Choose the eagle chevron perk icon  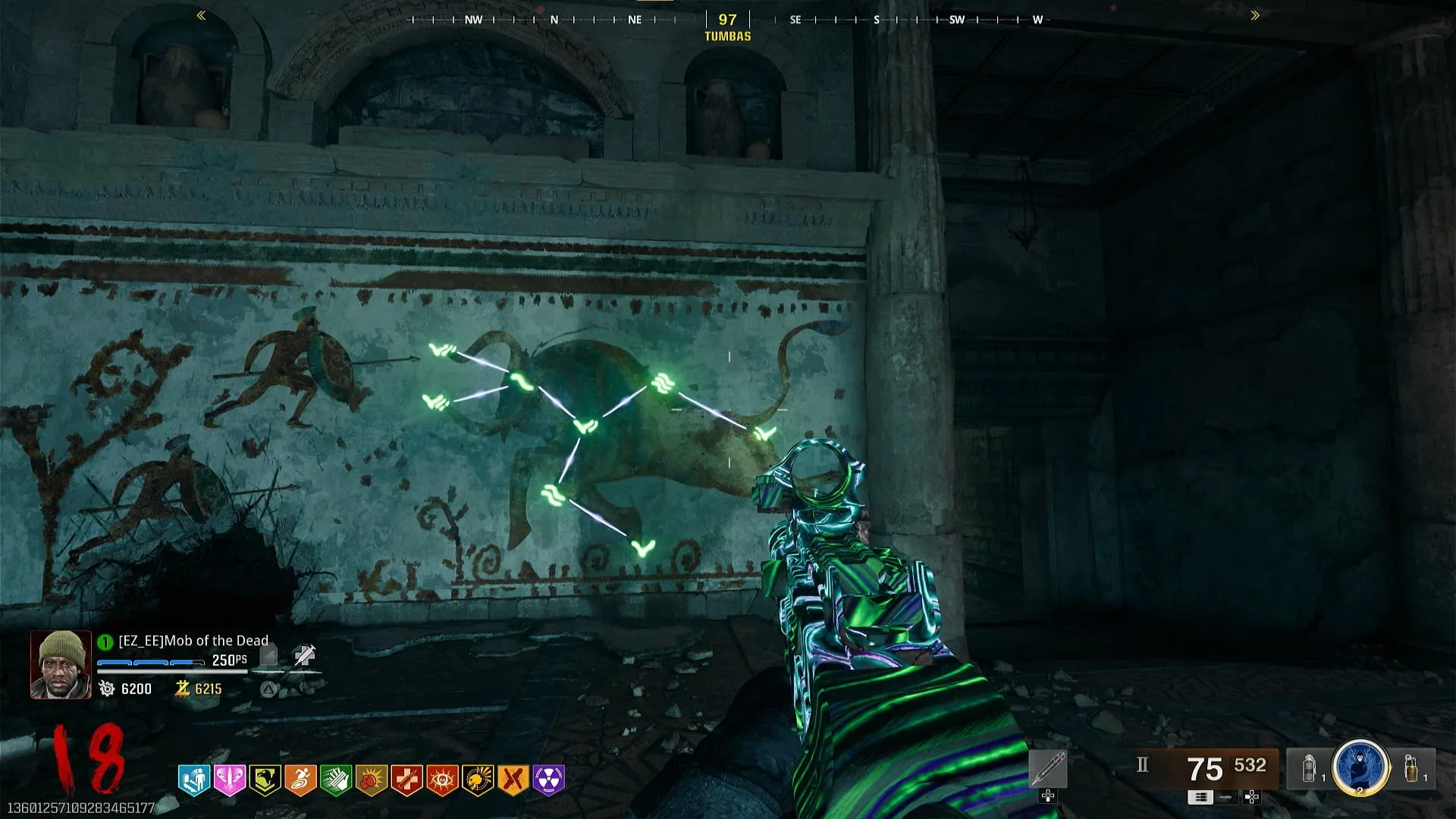[265, 779]
